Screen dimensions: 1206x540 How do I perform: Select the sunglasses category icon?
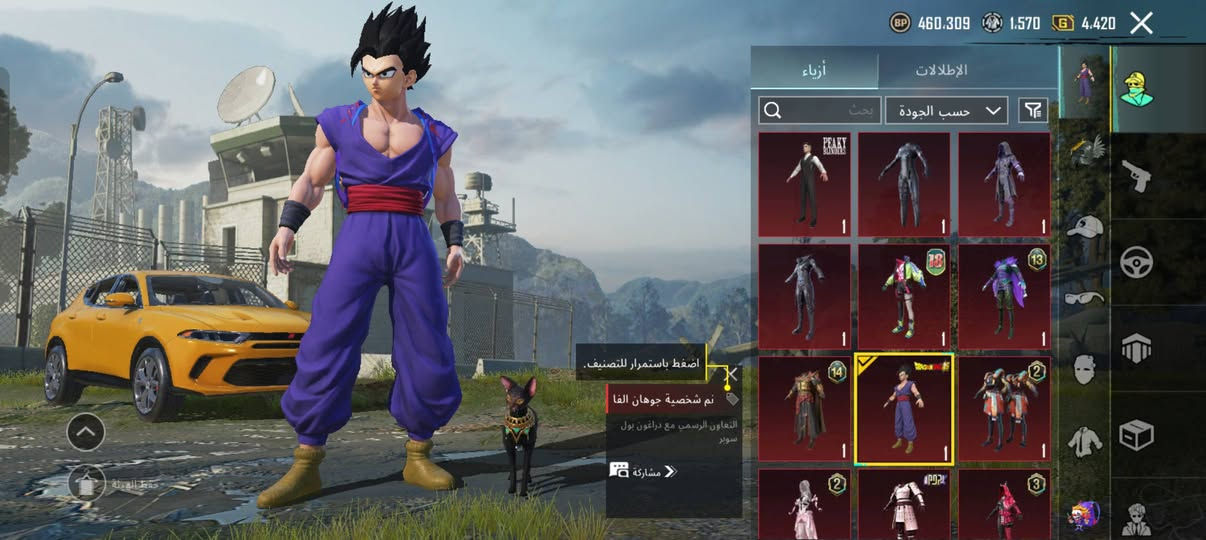1084,298
